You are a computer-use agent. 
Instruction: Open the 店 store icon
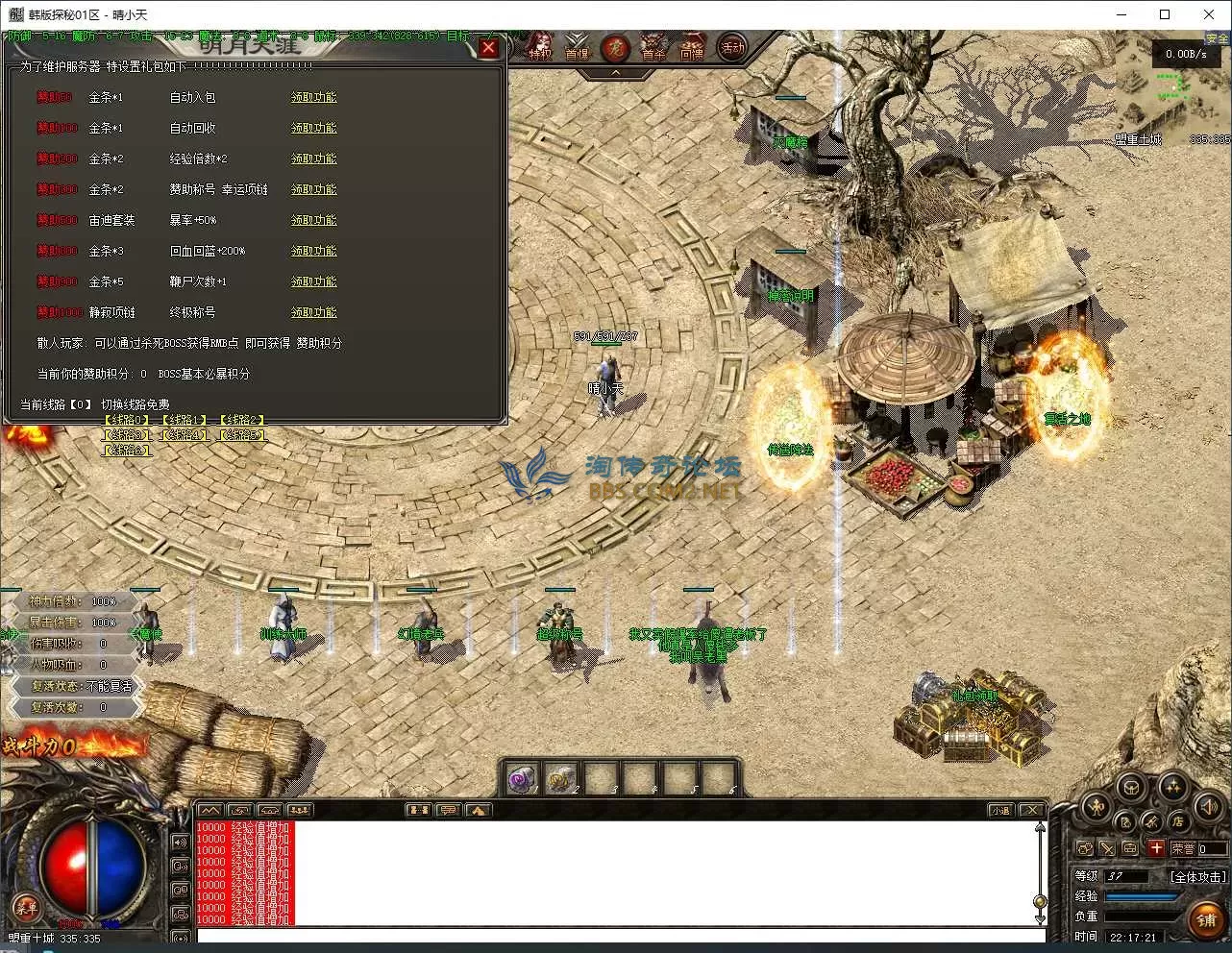tap(1178, 821)
